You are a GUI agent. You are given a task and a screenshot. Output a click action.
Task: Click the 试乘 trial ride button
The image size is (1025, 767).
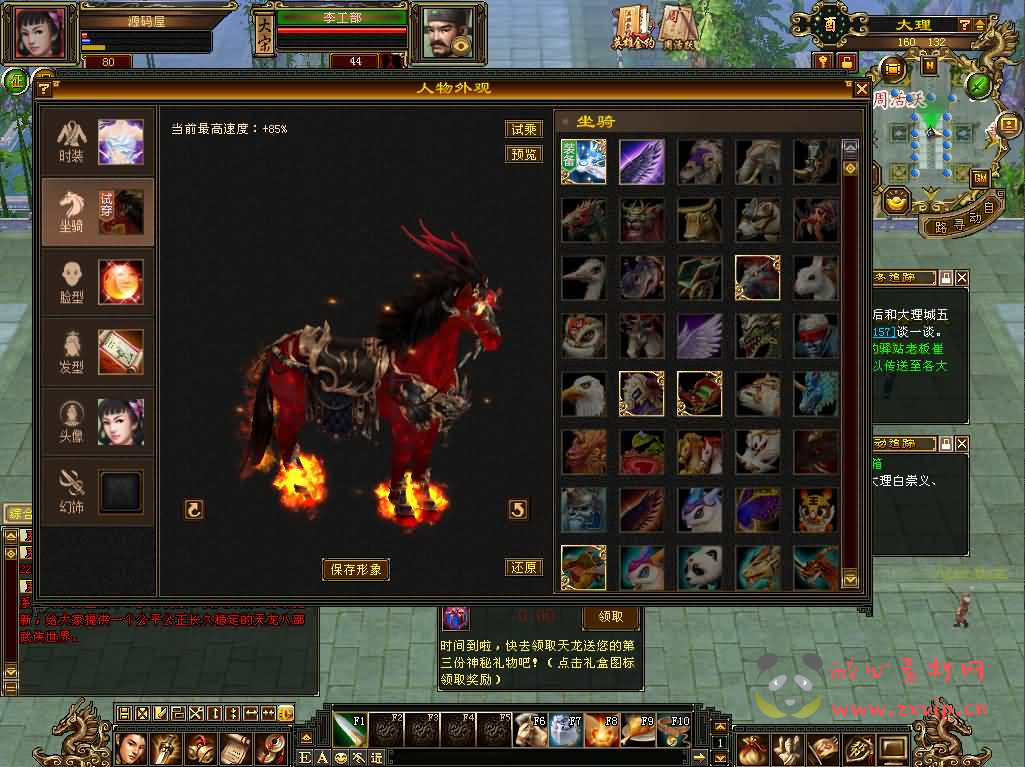click(x=524, y=129)
